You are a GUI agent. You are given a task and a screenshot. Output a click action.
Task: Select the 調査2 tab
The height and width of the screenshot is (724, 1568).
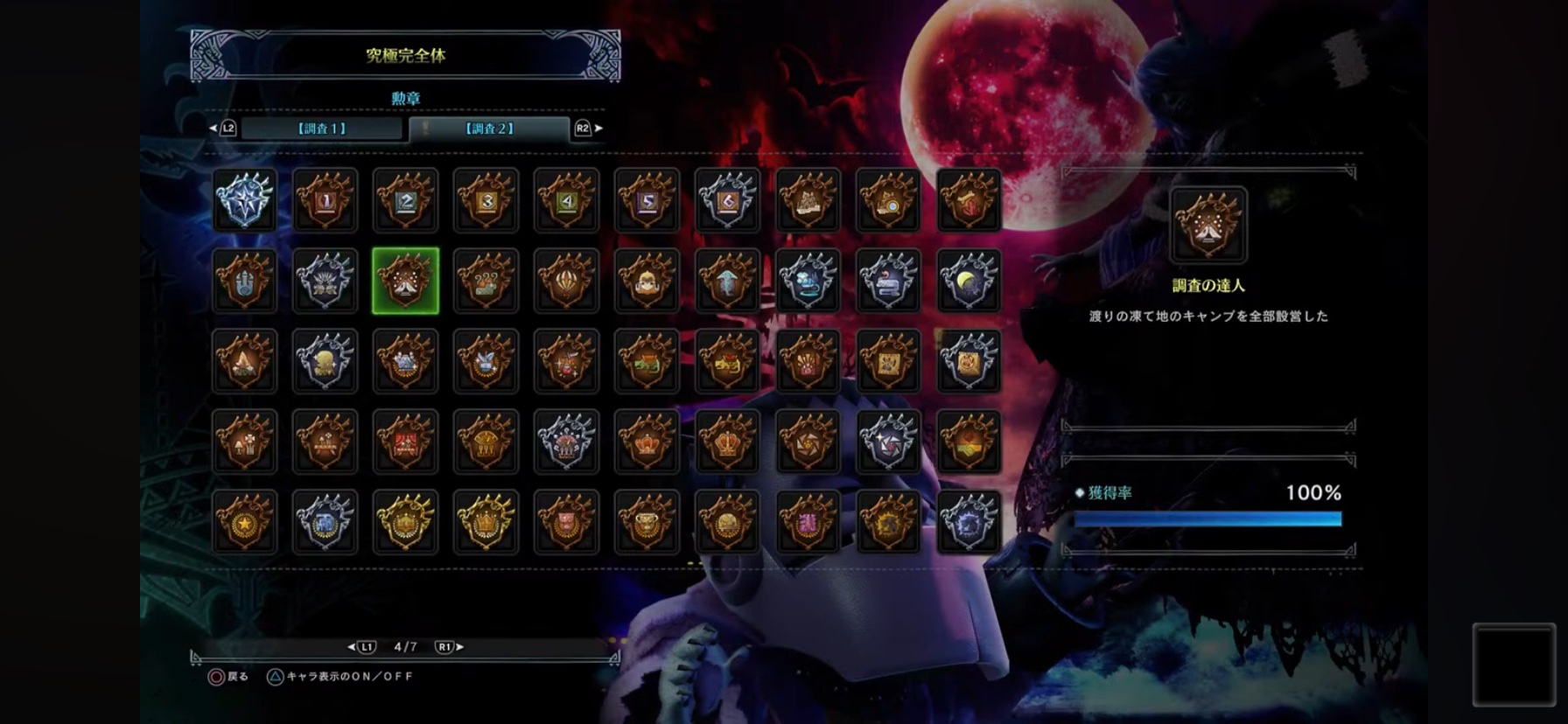489,129
